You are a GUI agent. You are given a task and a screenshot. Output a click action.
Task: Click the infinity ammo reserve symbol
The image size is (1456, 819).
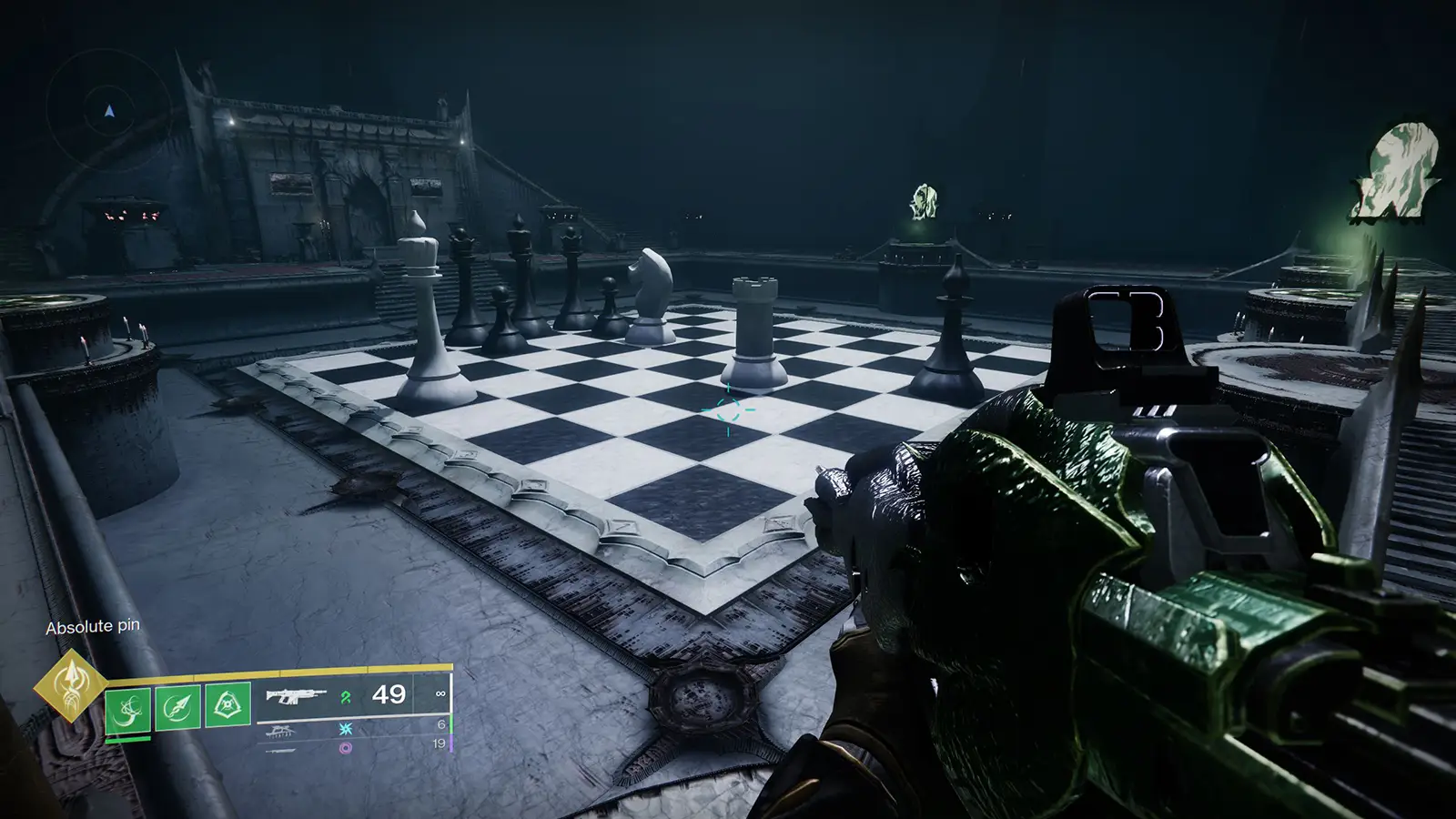(x=440, y=694)
